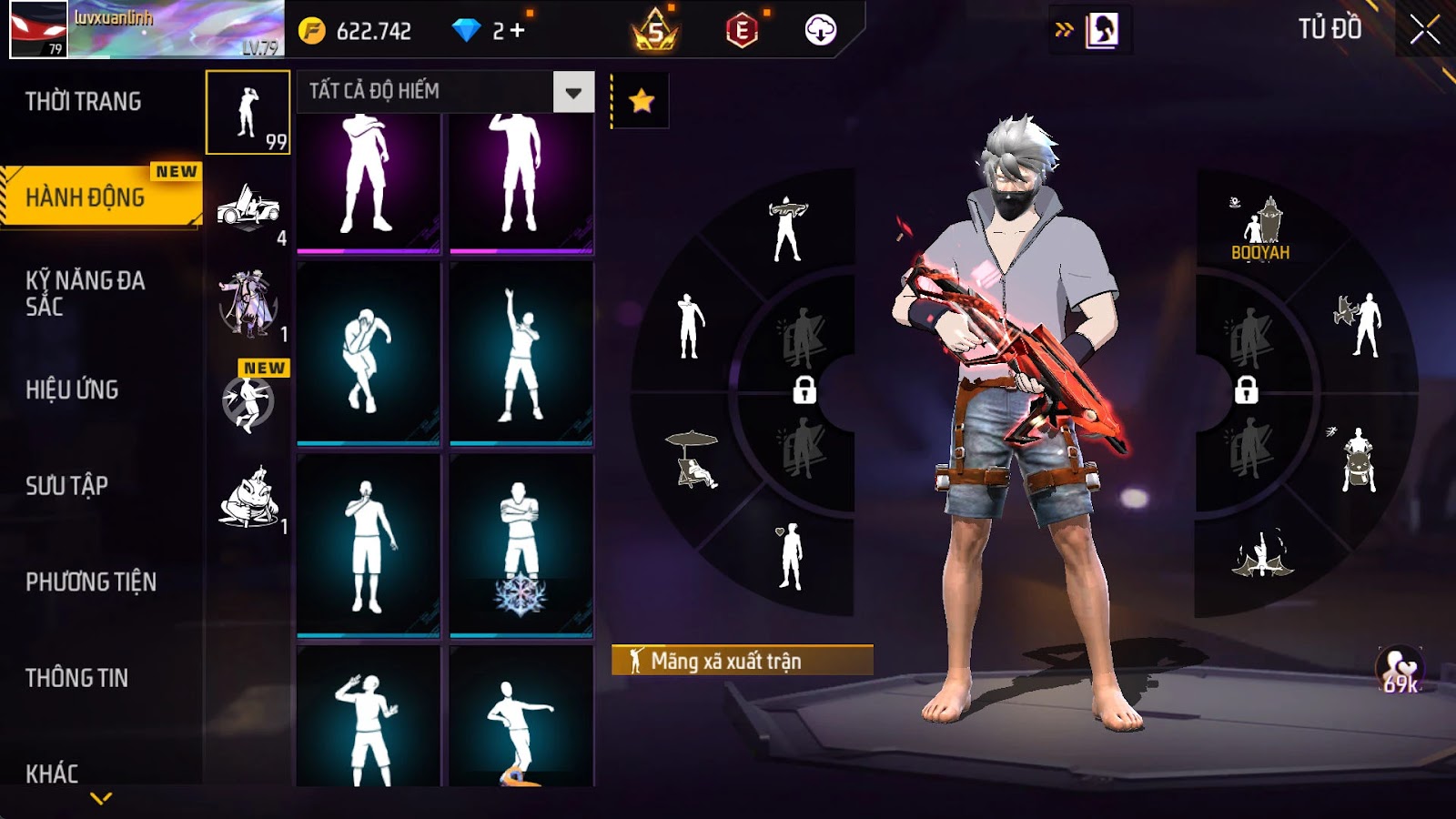Image resolution: width=1456 pixels, height=819 pixels.
Task: Open the Hiệu Ứng category
Action: (x=73, y=389)
